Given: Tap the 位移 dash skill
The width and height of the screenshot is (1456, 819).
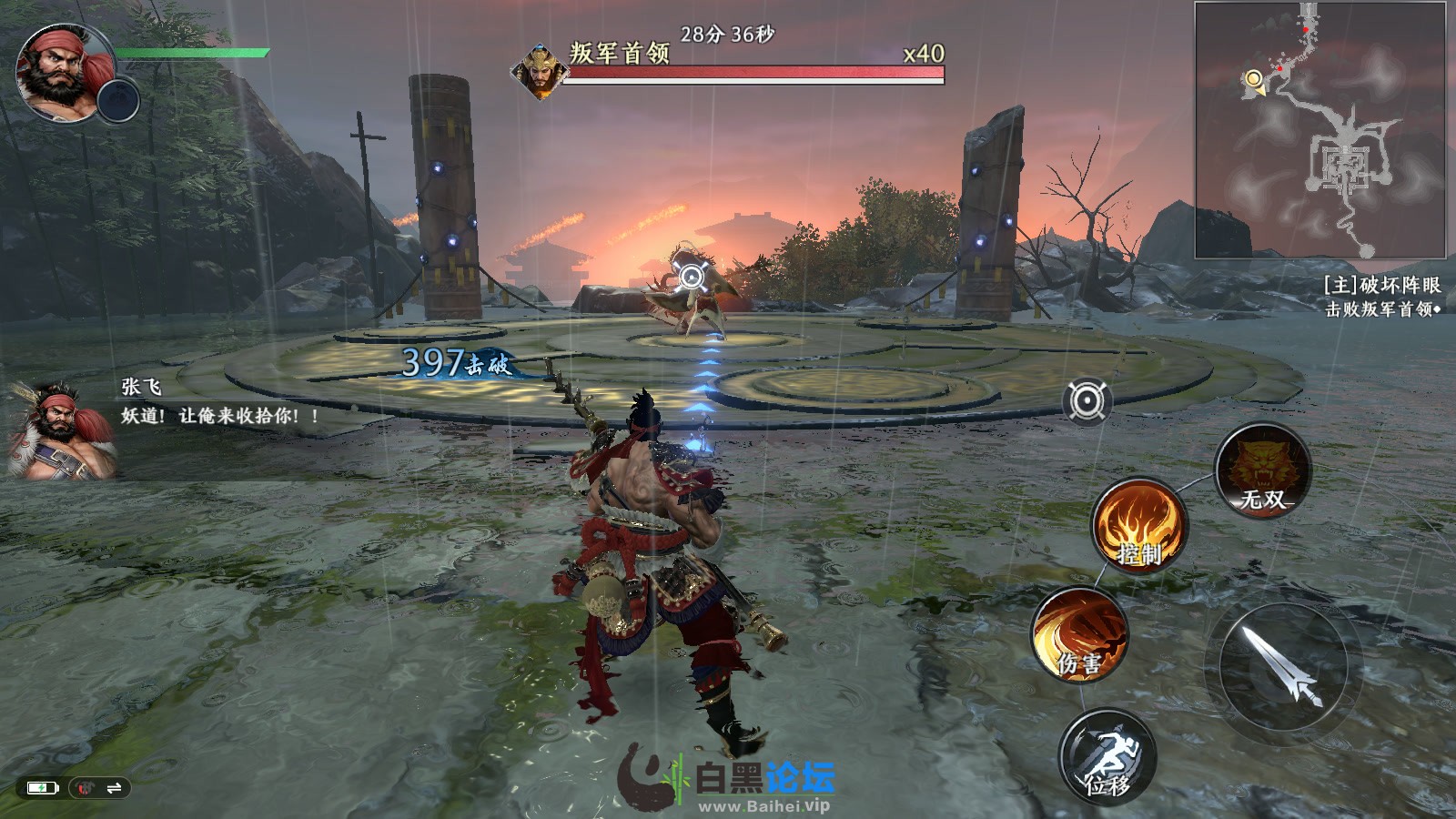Looking at the screenshot, I should 1107,756.
